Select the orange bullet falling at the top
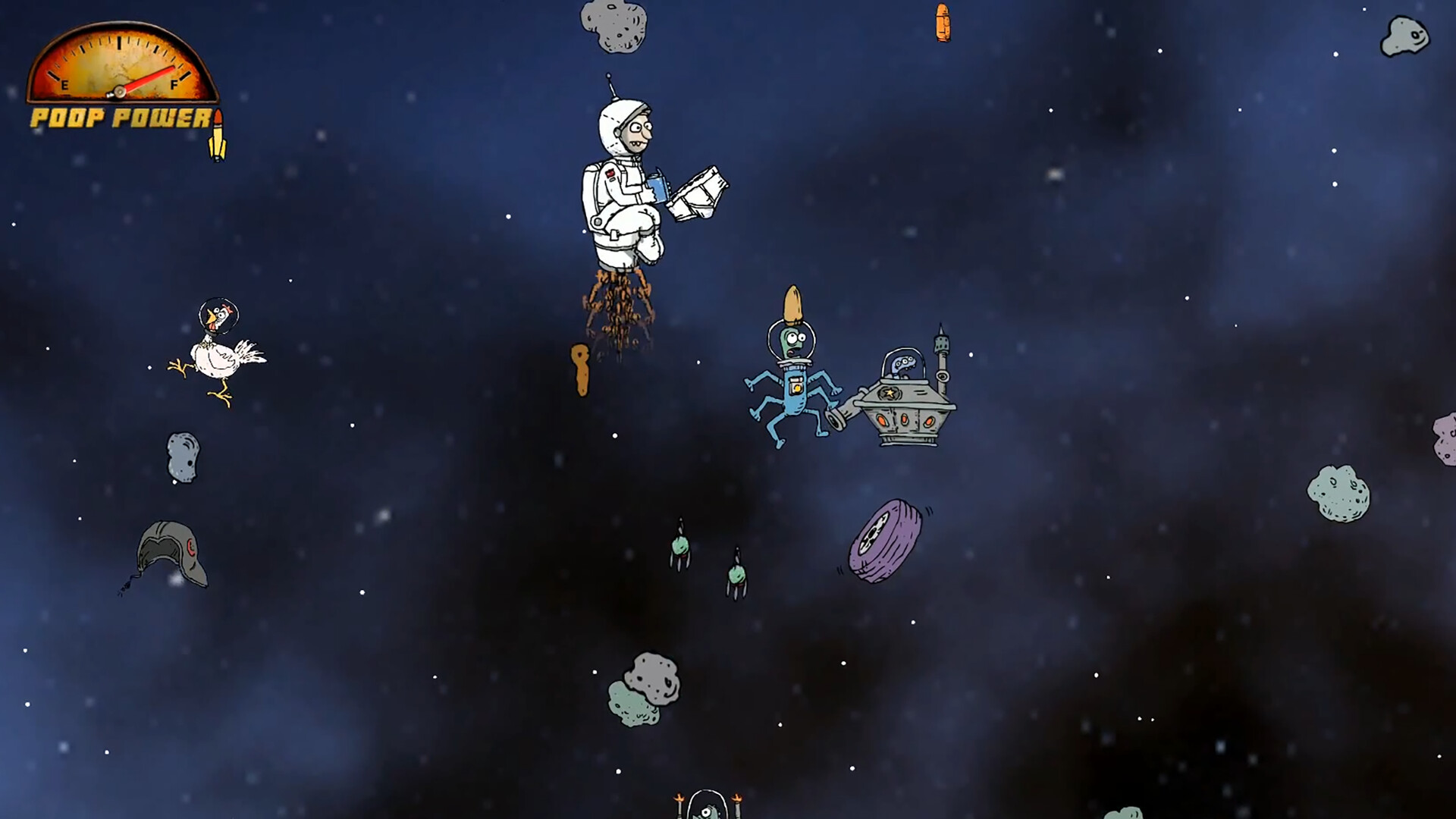This screenshot has height=819, width=1456. point(942,23)
